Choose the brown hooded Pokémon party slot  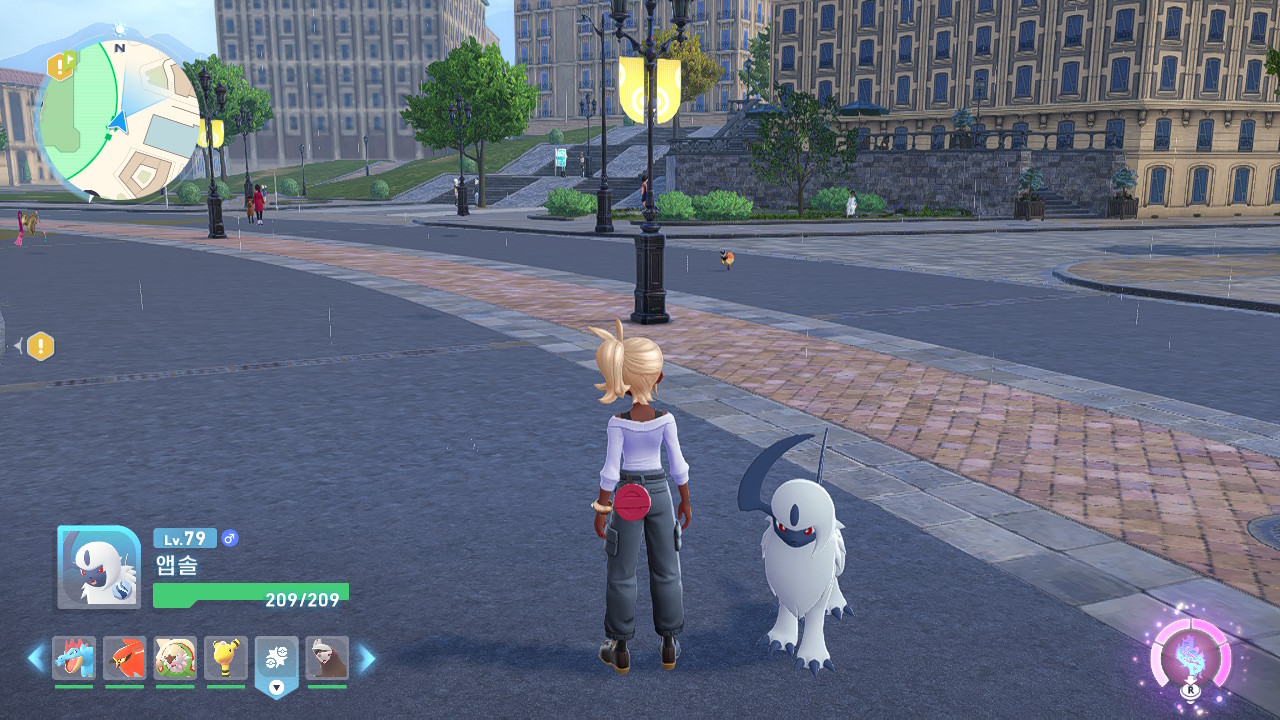point(327,658)
